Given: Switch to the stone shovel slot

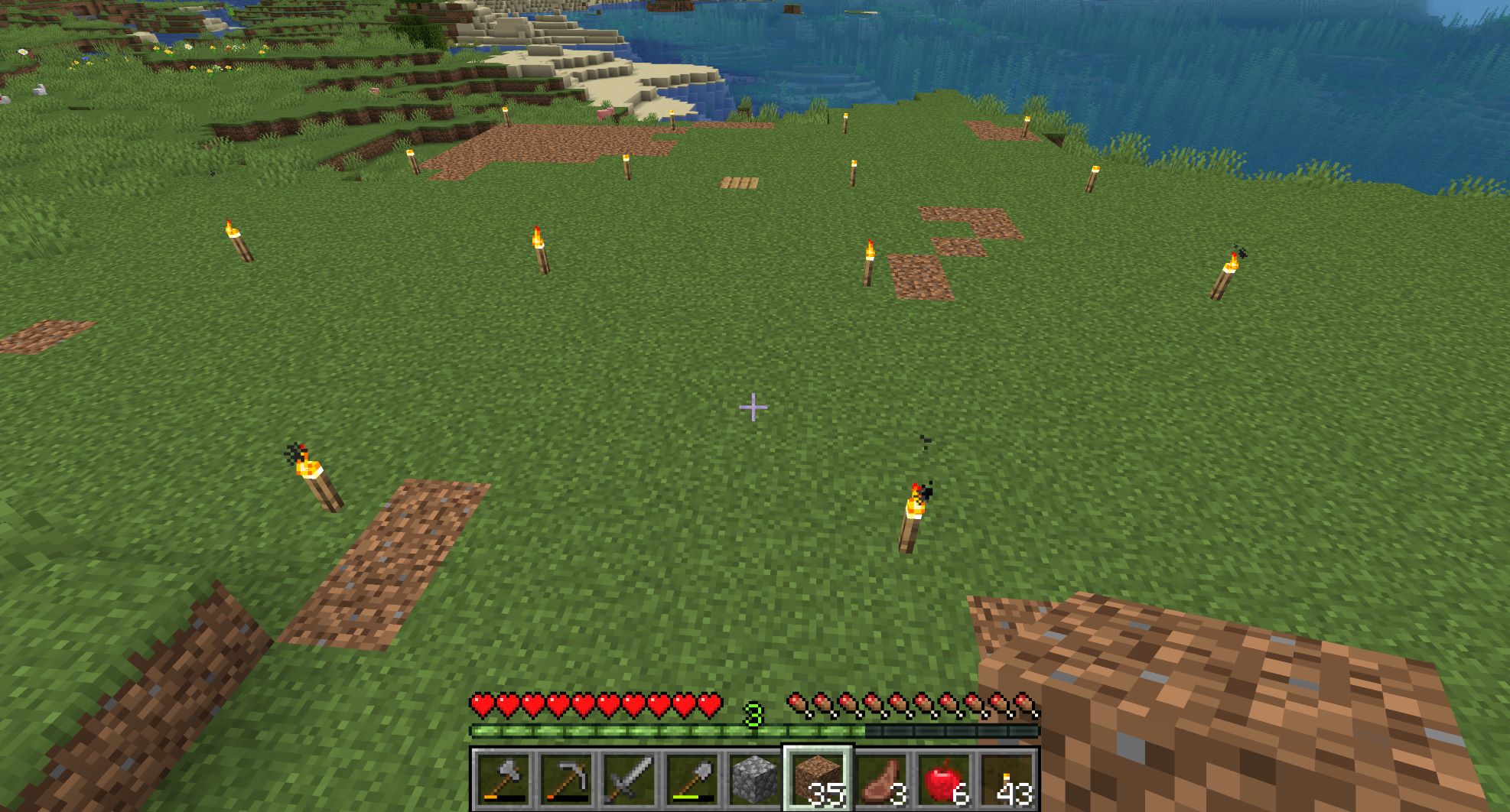Looking at the screenshot, I should coord(692,779).
